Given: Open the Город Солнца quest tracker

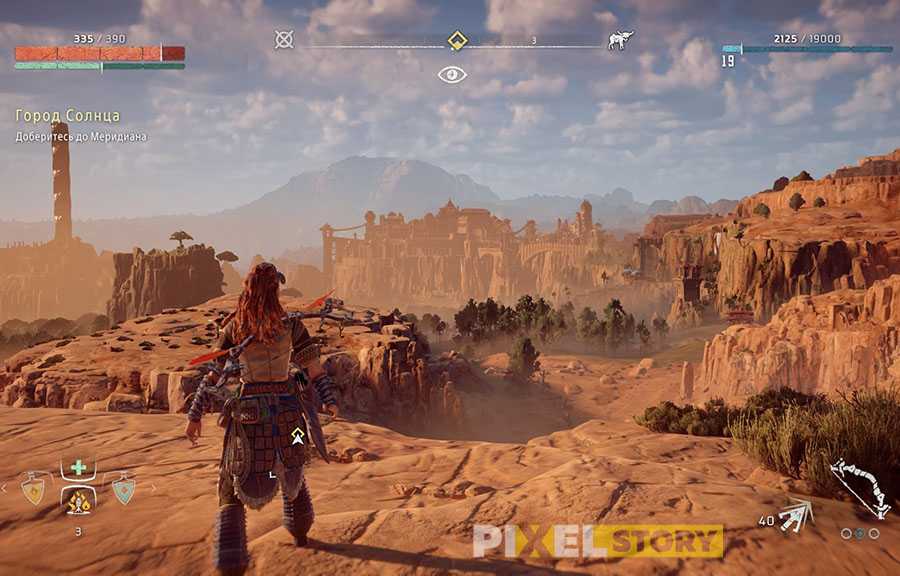Looking at the screenshot, I should tap(68, 116).
